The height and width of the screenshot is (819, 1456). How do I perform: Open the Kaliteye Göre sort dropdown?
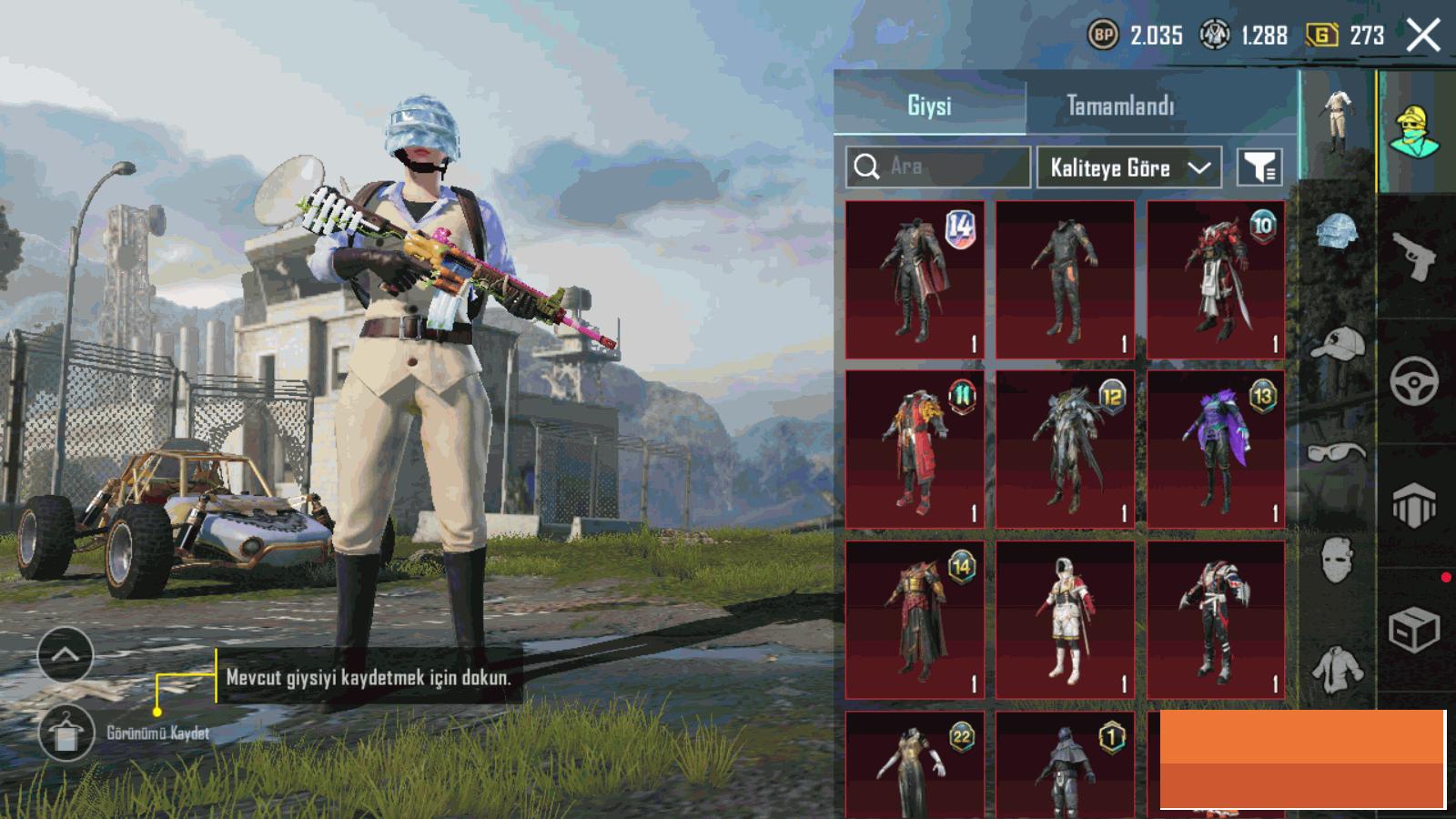coord(1128,167)
